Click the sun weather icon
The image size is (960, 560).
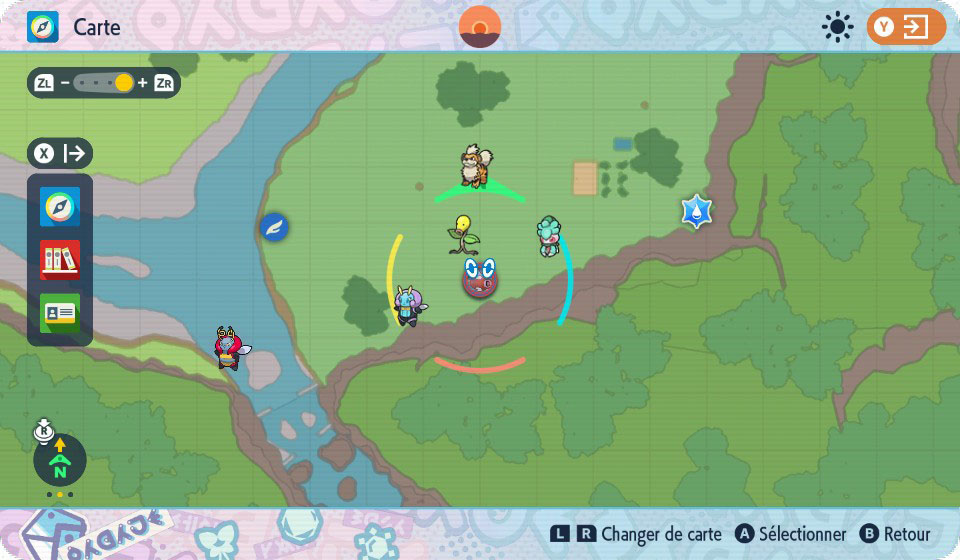tap(837, 27)
